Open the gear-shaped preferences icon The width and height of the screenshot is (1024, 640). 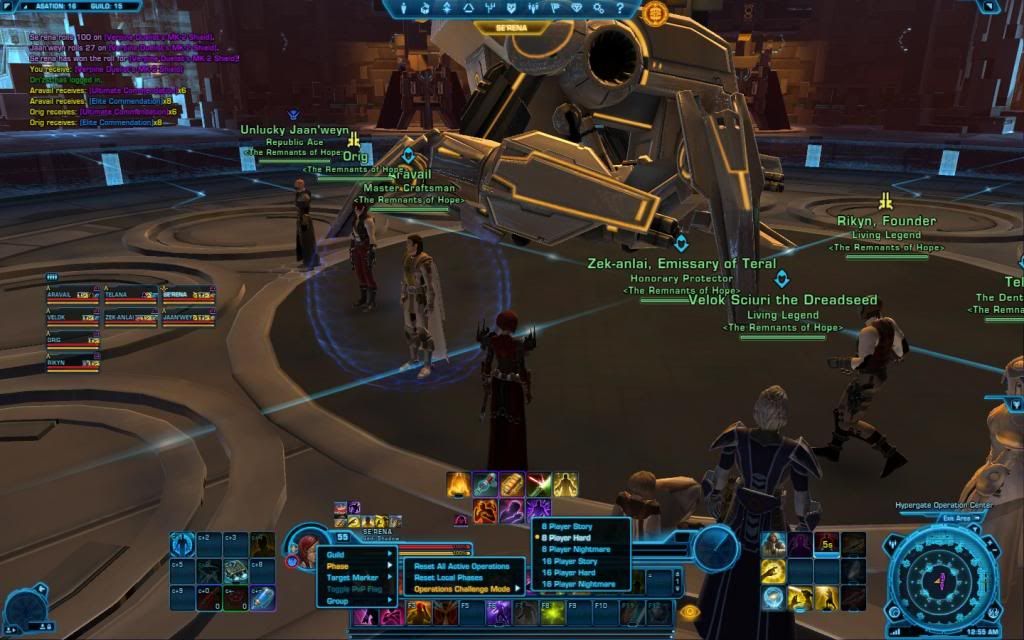(598, 9)
